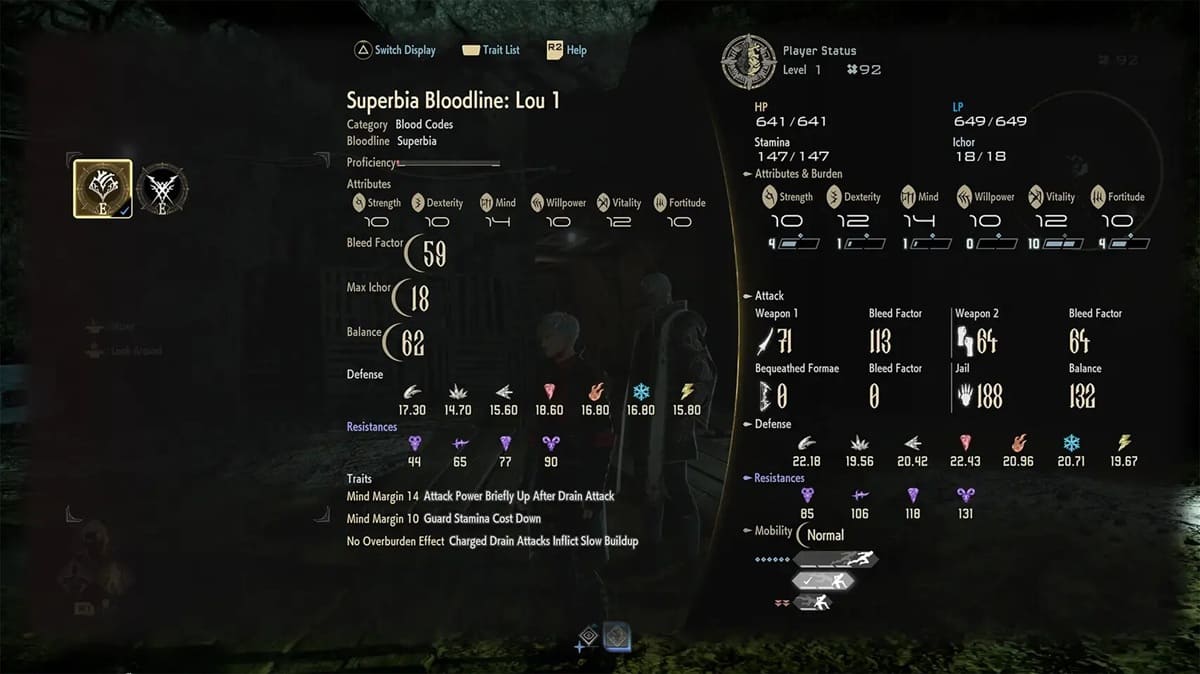The width and height of the screenshot is (1200, 674).
Task: Pick the Charged Drain Attacks Inflict Slow Buildup trait
Action: coord(492,541)
